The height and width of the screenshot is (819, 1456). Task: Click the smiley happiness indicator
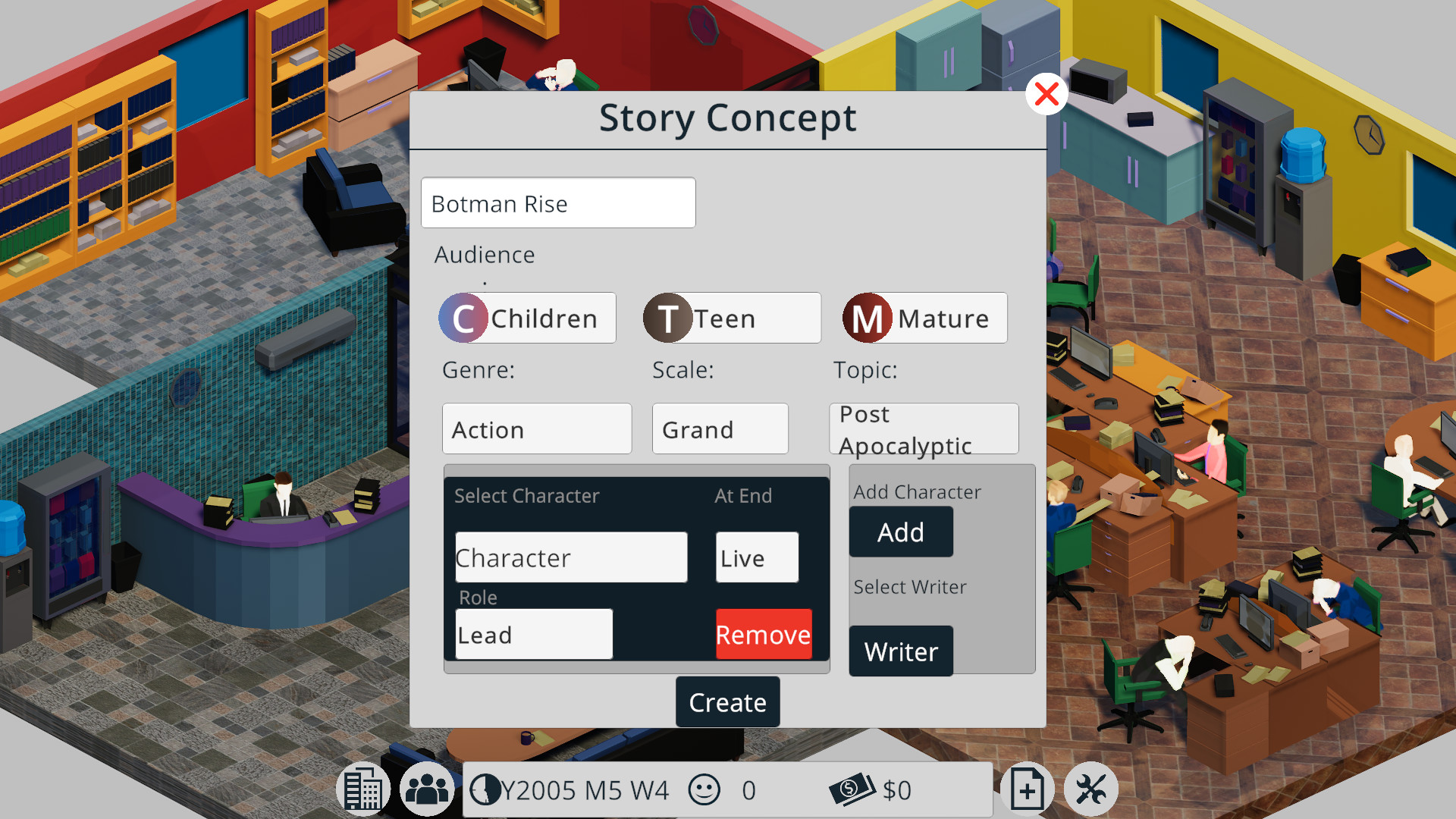click(x=704, y=789)
